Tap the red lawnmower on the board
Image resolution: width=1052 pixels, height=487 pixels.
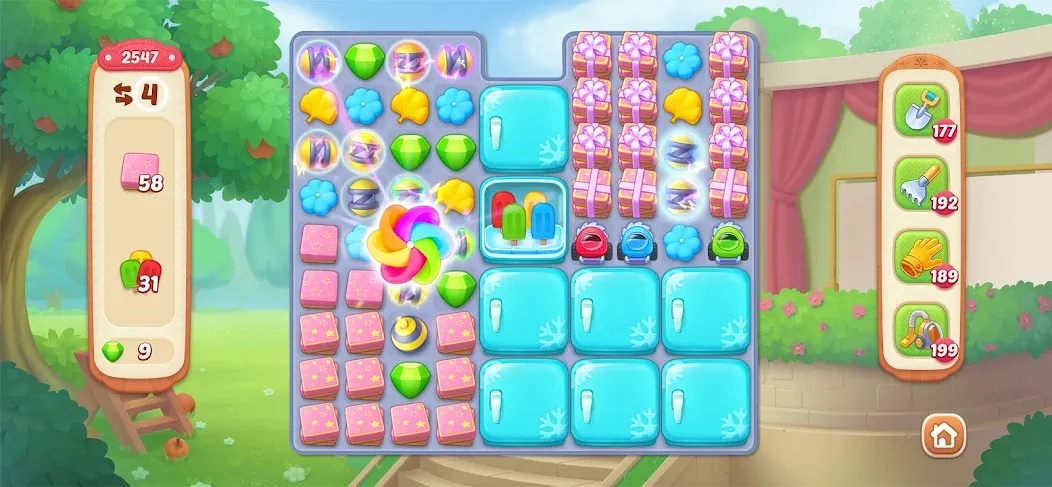click(592, 242)
